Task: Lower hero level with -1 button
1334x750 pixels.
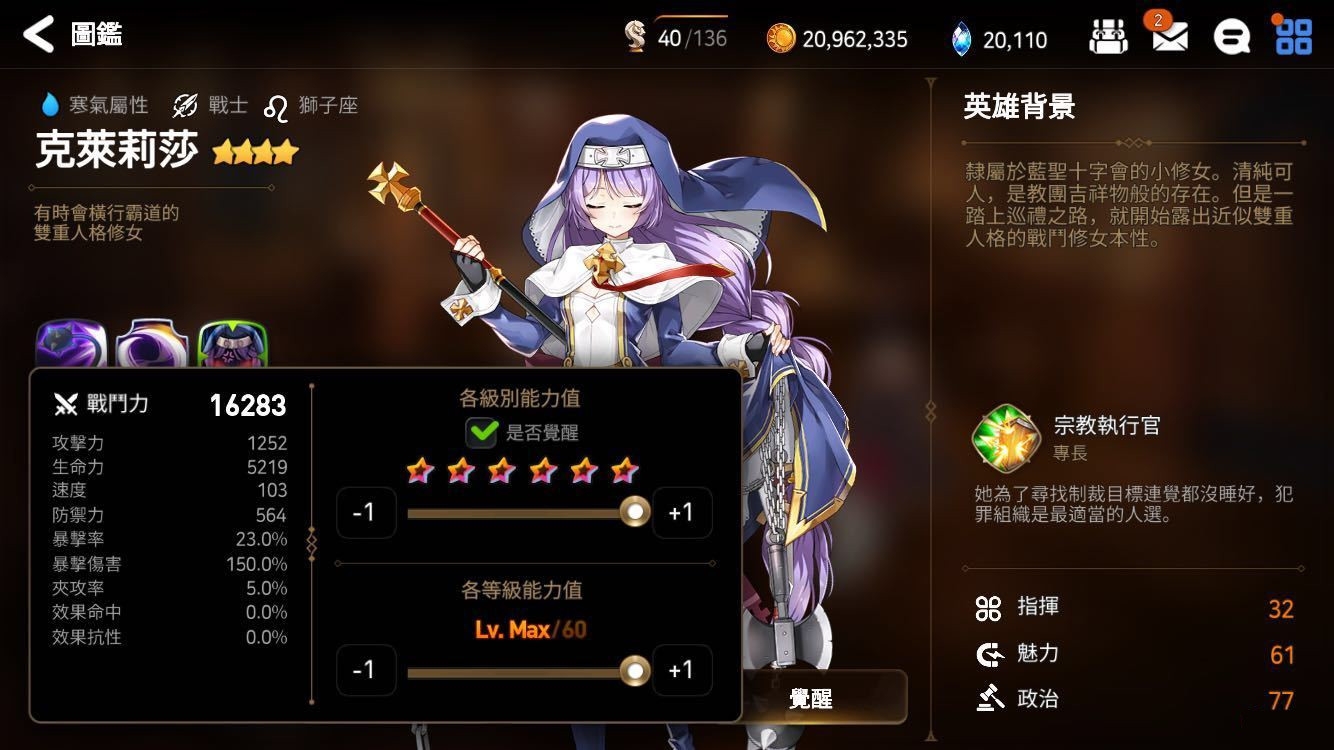Action: tap(366, 670)
